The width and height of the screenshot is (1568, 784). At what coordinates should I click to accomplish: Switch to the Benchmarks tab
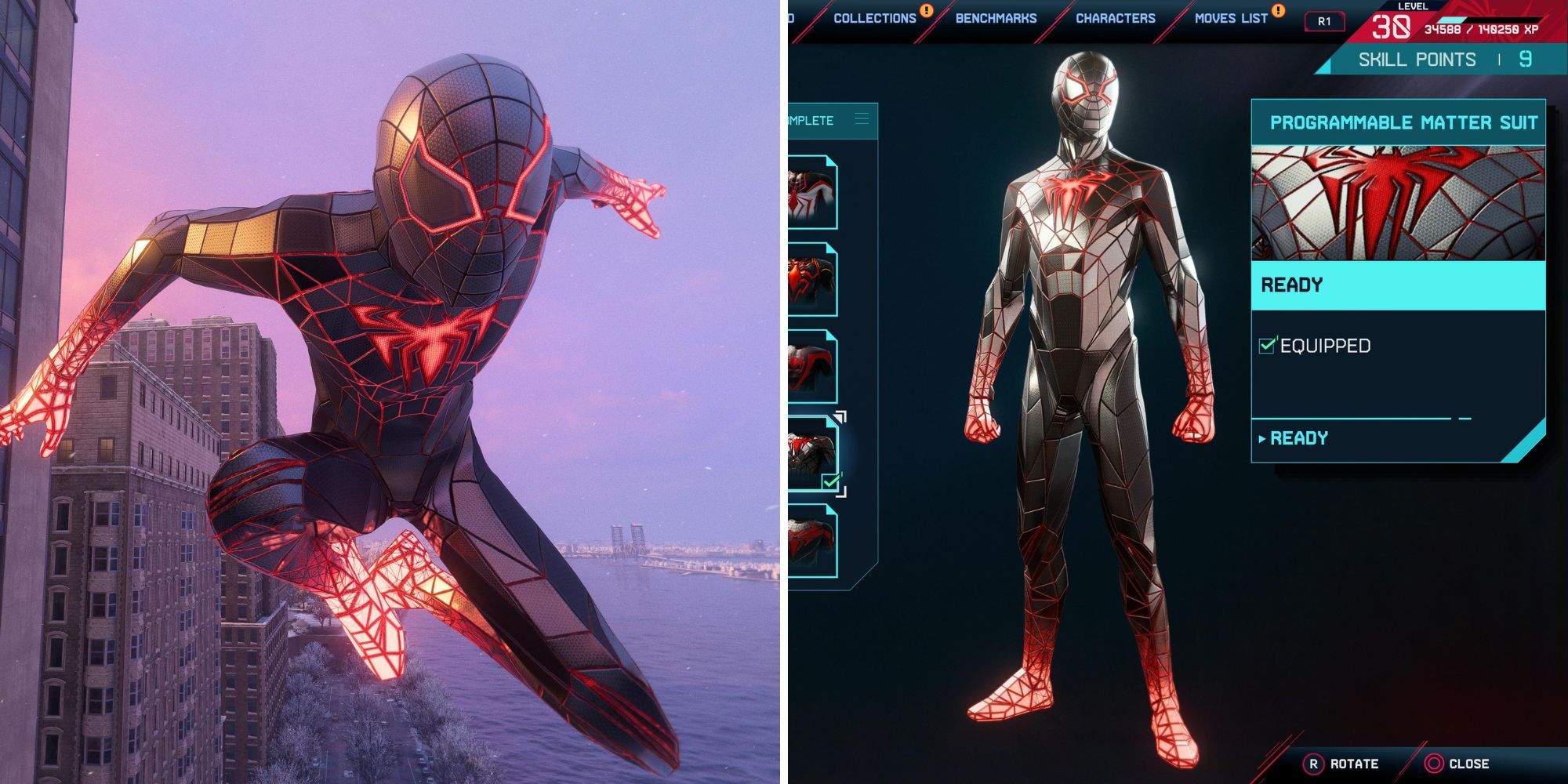[x=996, y=18]
